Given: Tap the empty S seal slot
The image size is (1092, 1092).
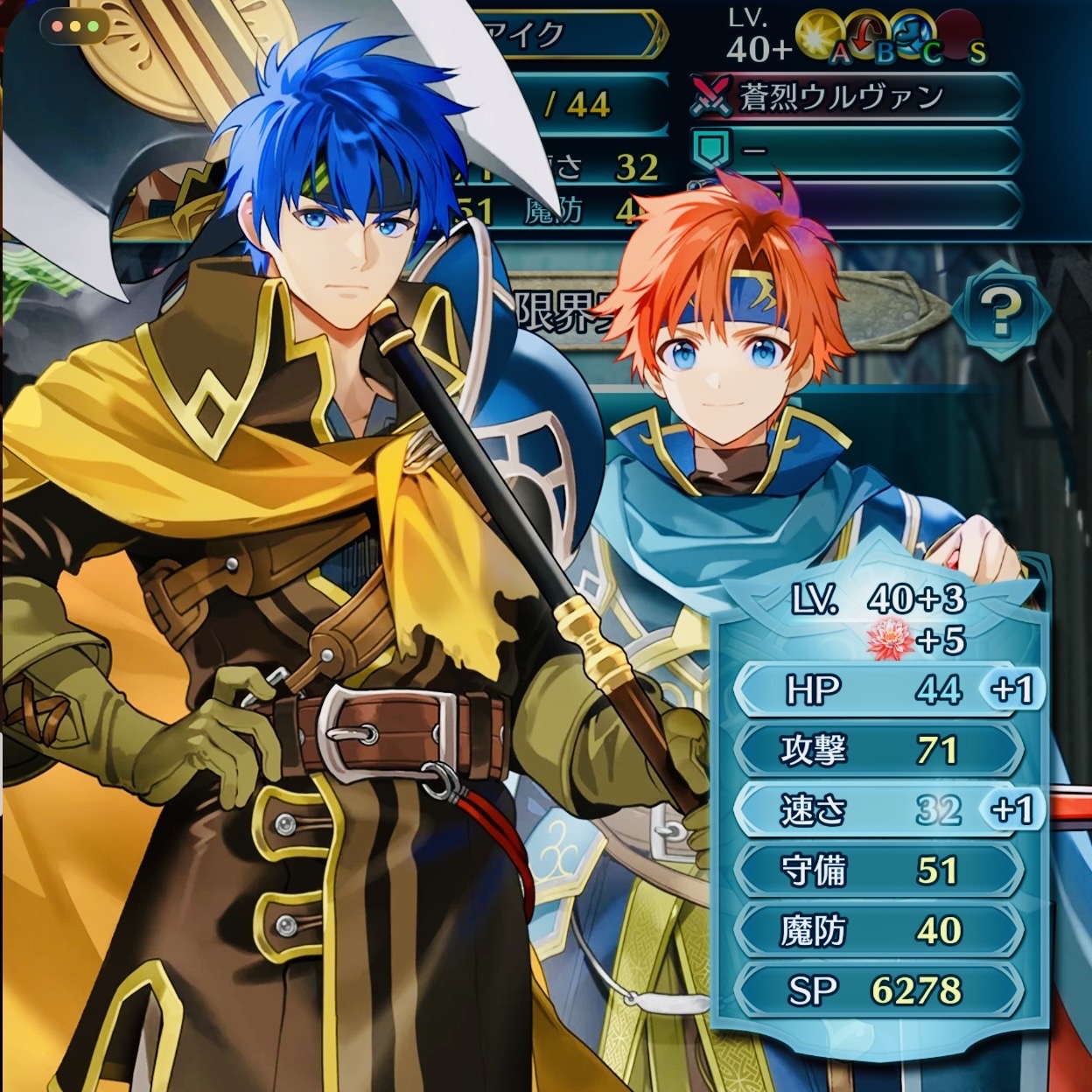Looking at the screenshot, I should [x=959, y=36].
